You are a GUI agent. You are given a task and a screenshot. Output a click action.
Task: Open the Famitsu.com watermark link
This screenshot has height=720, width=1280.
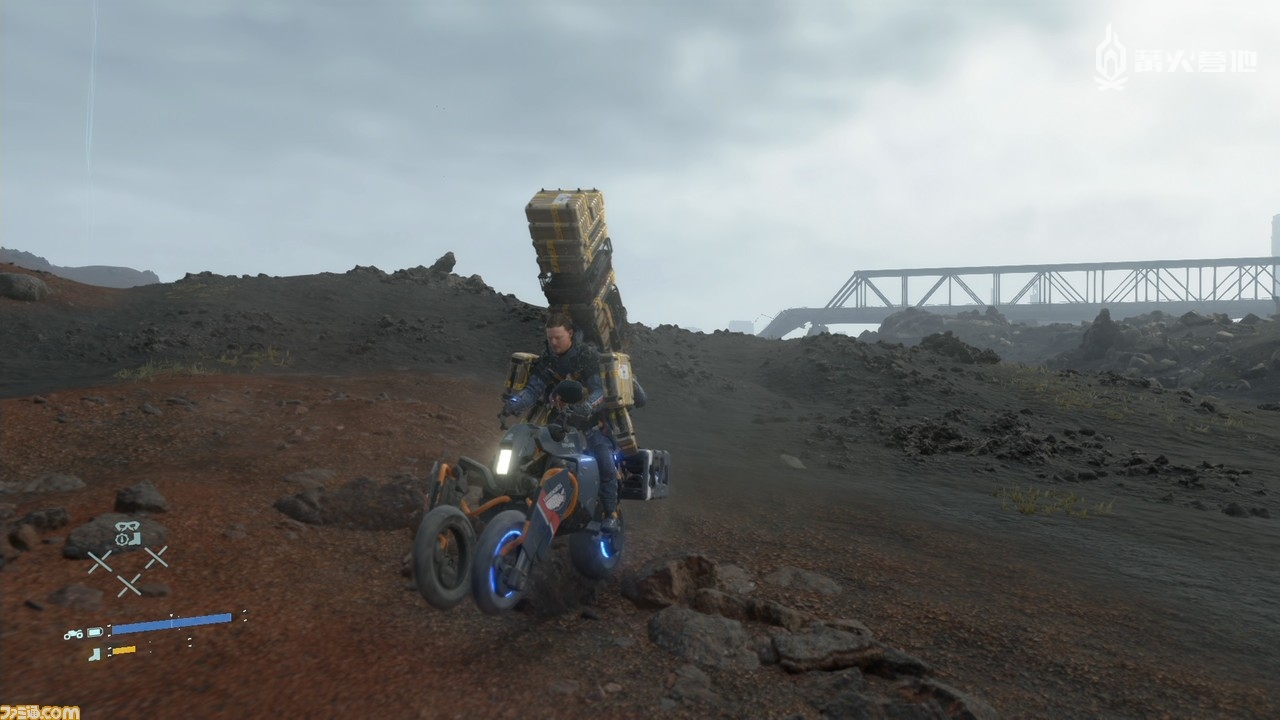[x=40, y=711]
